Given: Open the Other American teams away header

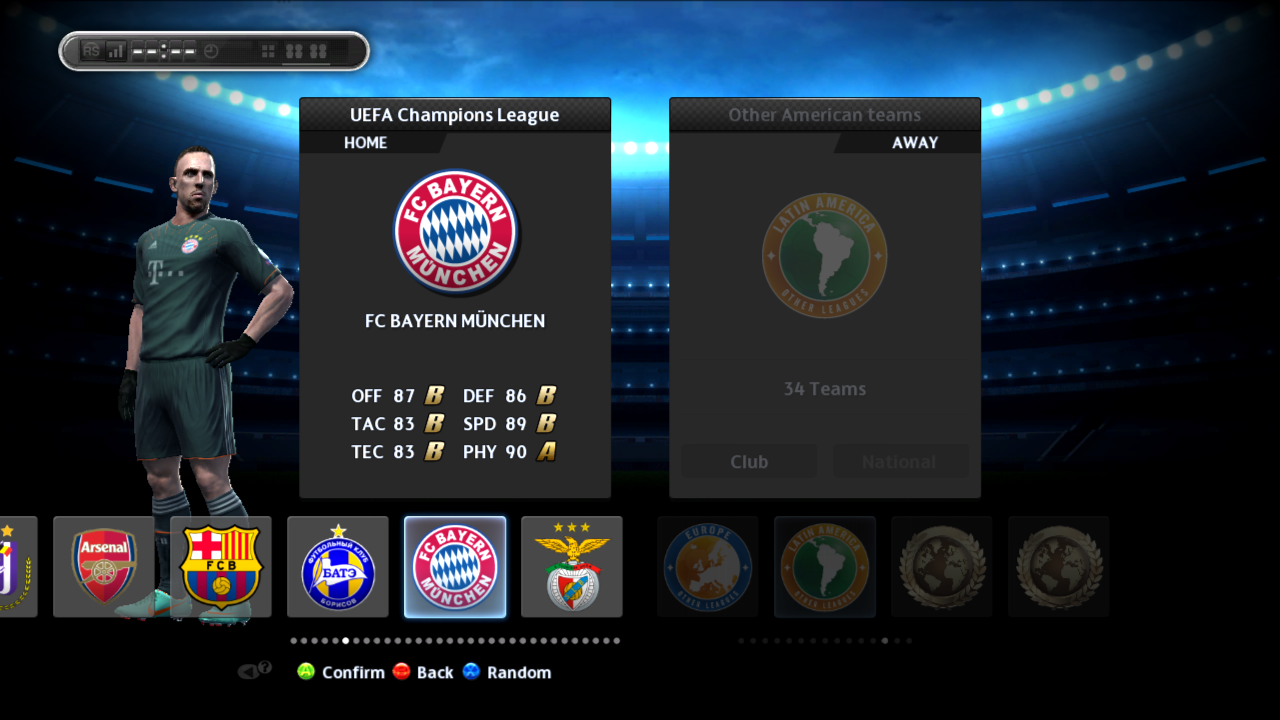Looking at the screenshot, I should click(825, 115).
